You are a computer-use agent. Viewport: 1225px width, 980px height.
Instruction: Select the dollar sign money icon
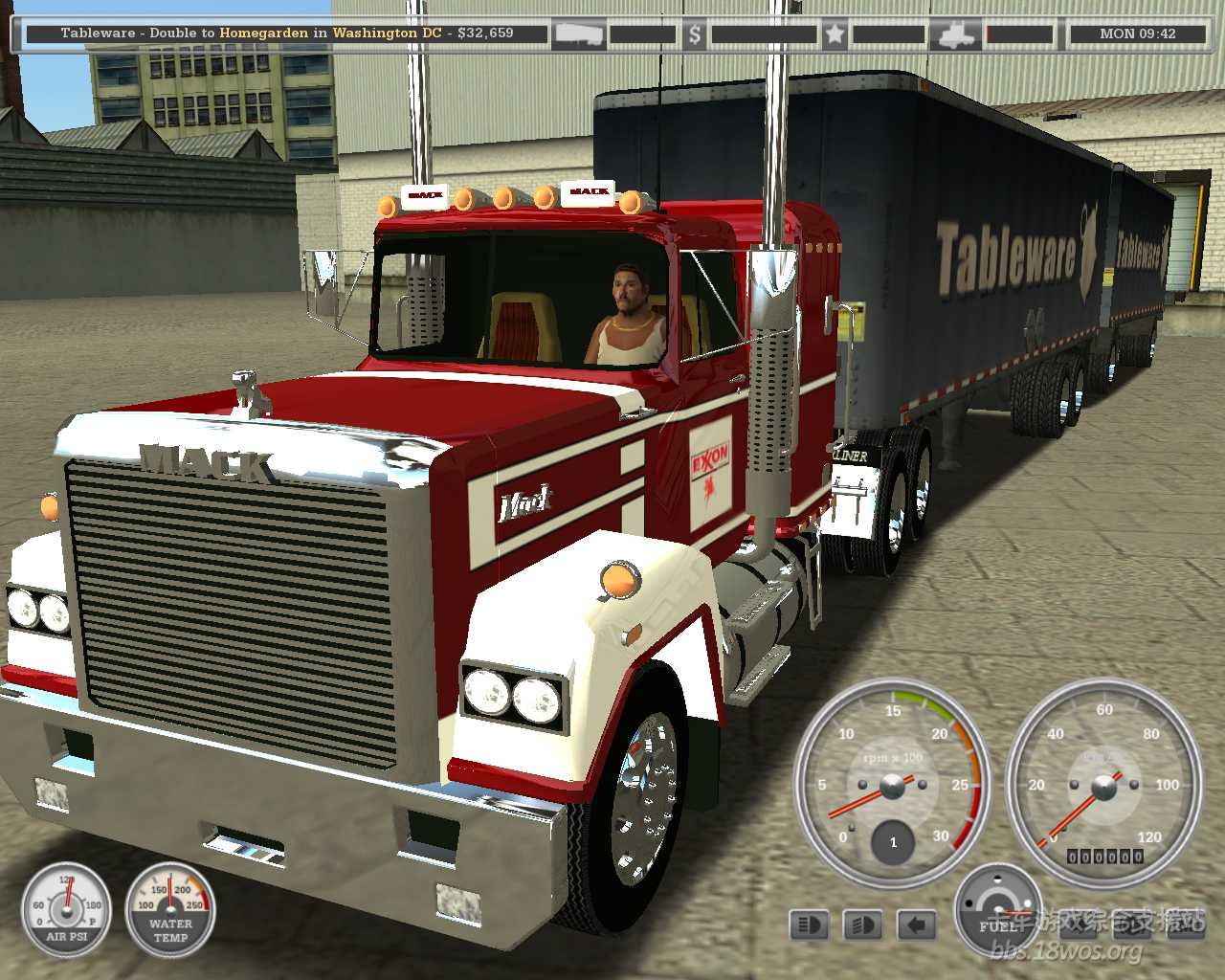point(695,34)
